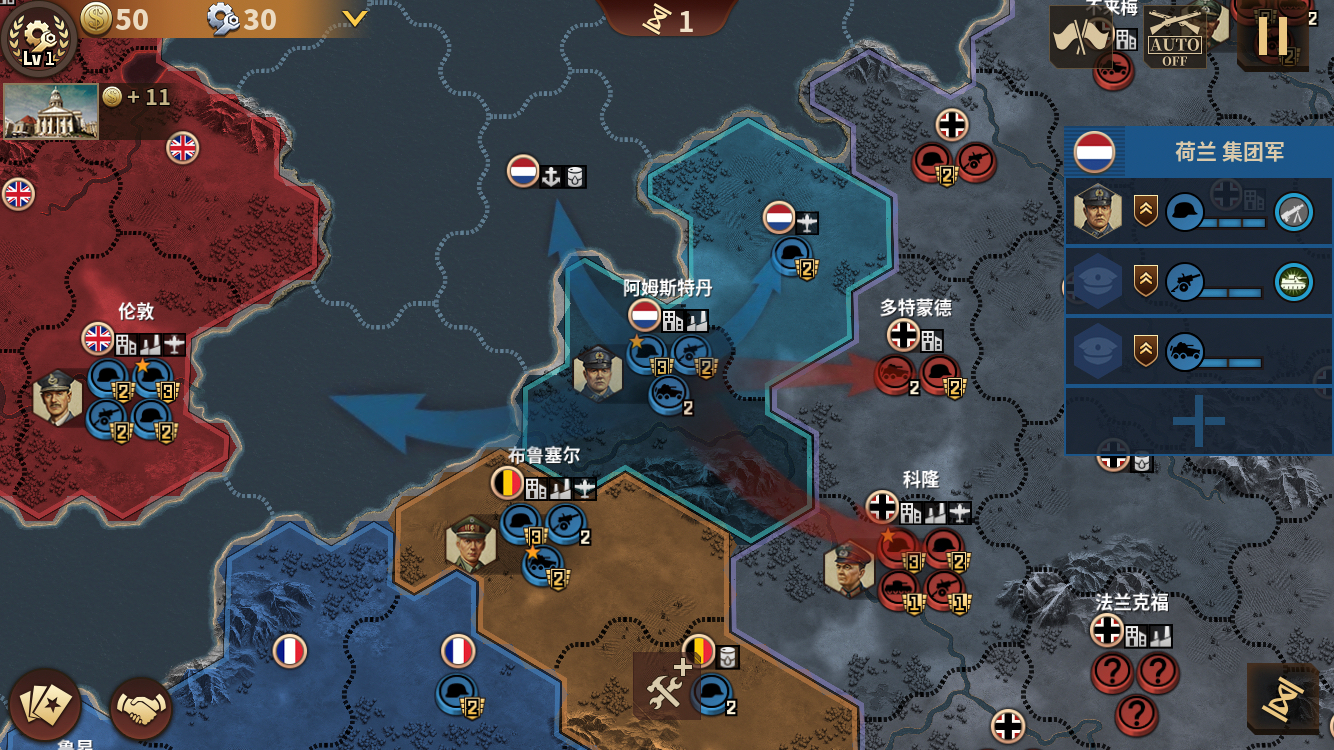Screen dimensions: 1334x750
Task: Click the machine gun icon in the army panel
Action: pyautogui.click(x=1293, y=212)
